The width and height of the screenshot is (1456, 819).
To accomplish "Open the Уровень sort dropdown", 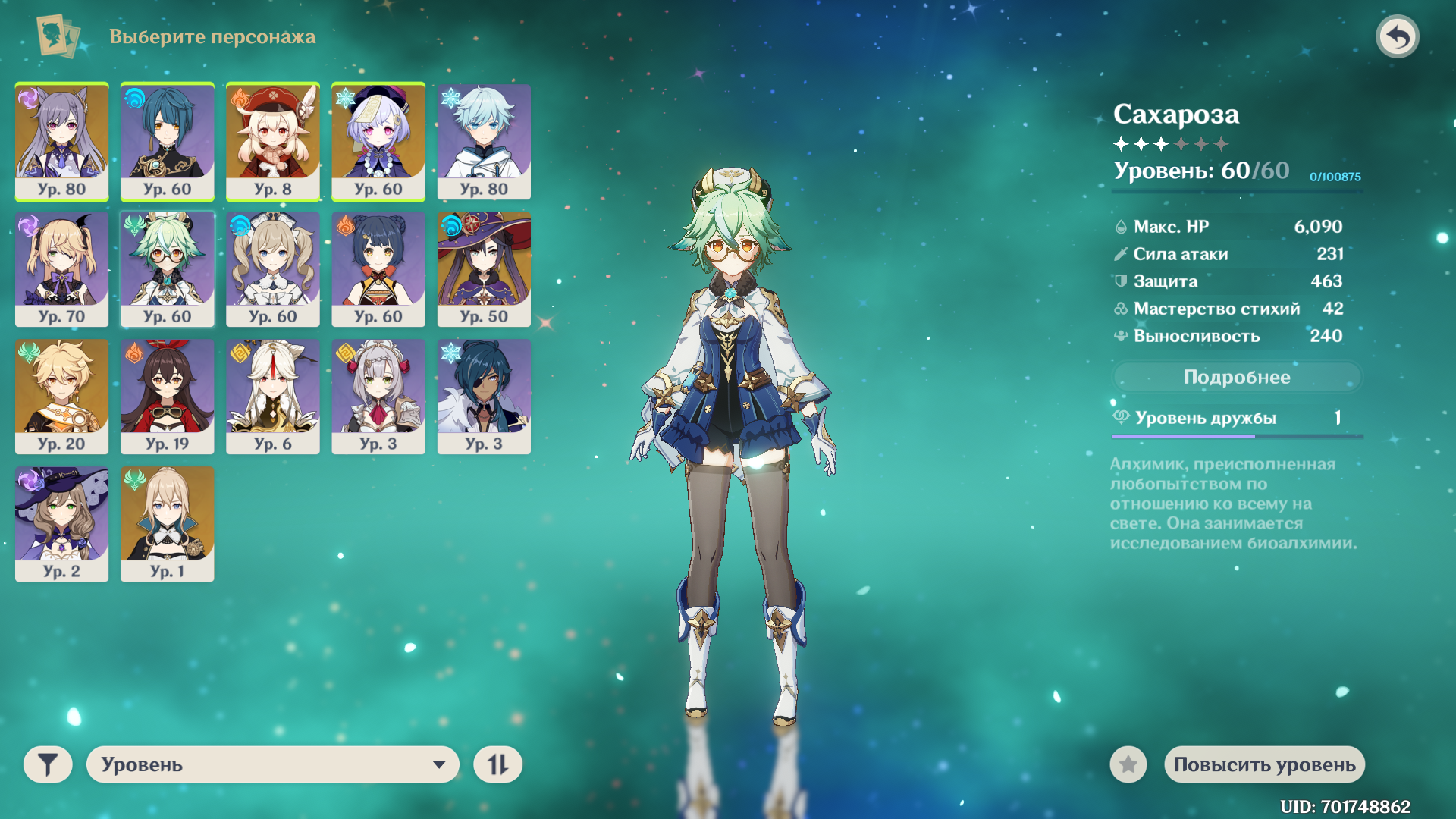I will [x=273, y=764].
